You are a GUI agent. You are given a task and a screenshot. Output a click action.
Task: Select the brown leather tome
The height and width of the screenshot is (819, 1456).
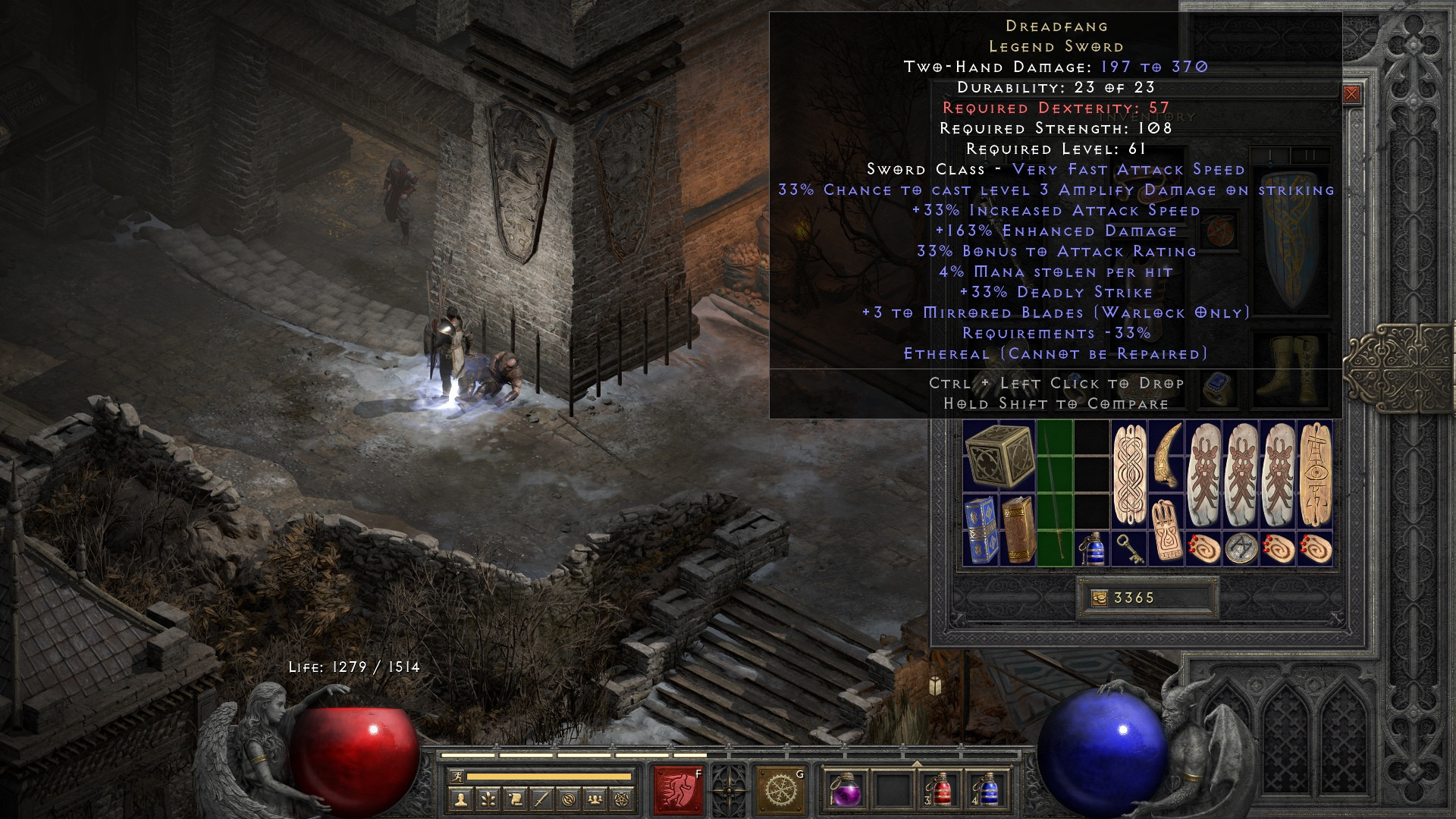(x=1018, y=530)
